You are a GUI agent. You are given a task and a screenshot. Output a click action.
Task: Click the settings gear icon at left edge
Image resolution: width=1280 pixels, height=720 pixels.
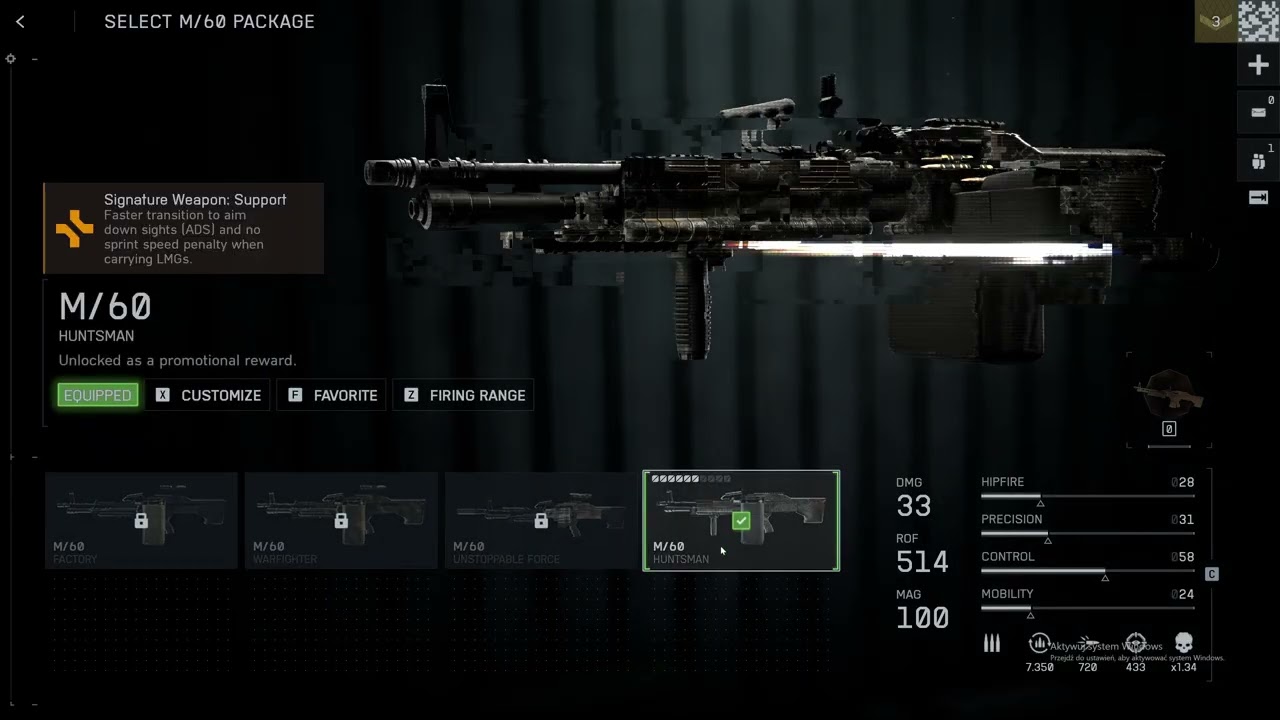[x=11, y=59]
